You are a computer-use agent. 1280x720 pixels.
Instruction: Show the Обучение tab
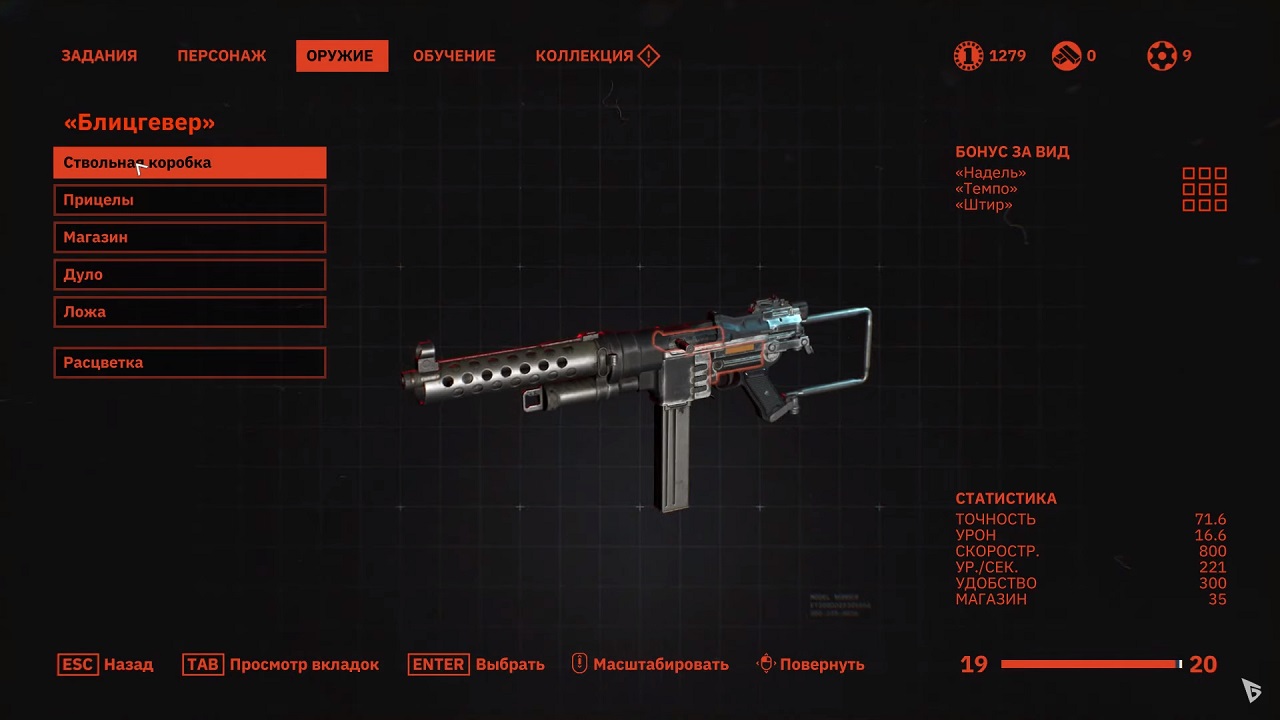click(454, 56)
